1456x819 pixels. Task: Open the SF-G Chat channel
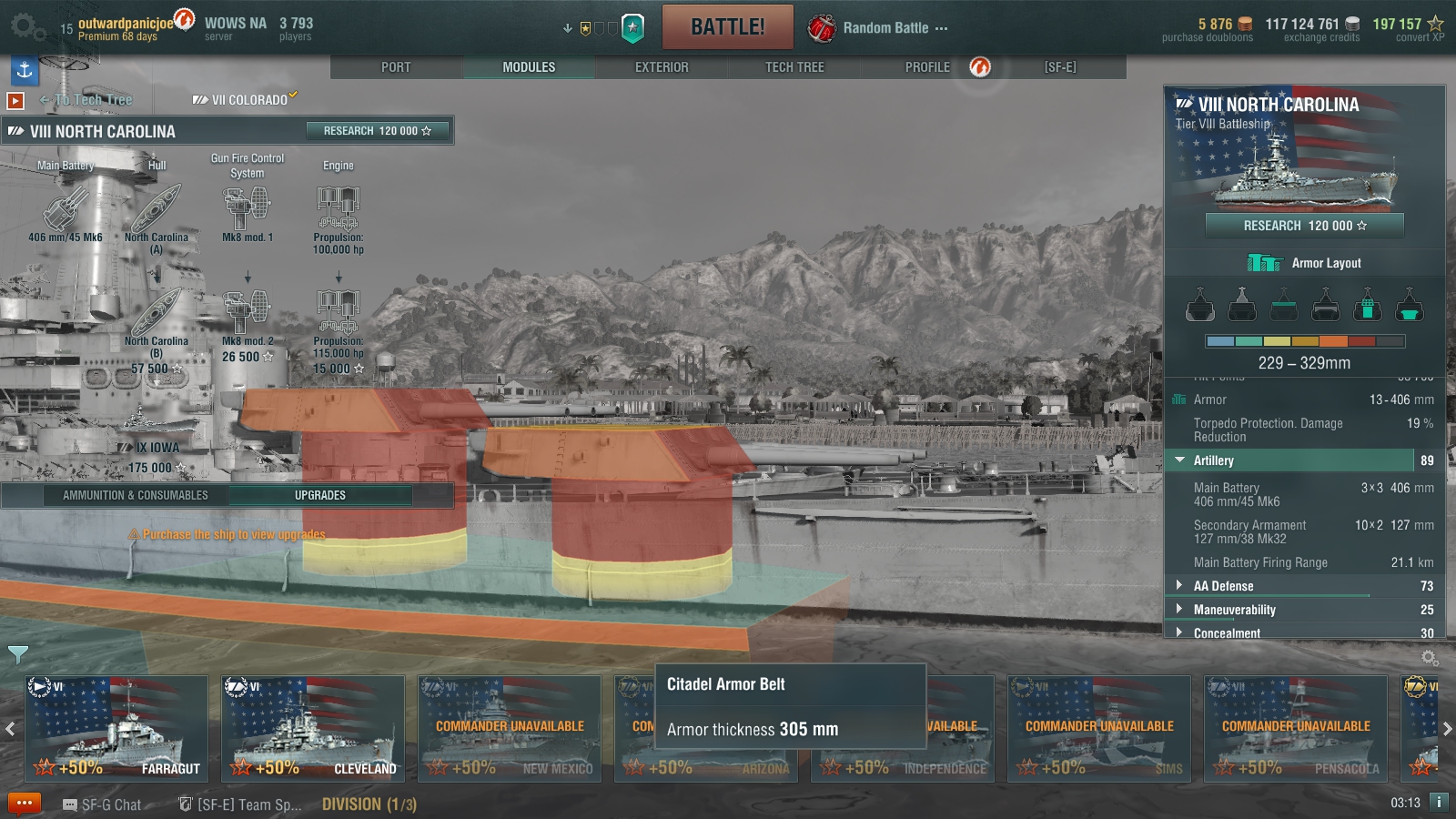102,804
